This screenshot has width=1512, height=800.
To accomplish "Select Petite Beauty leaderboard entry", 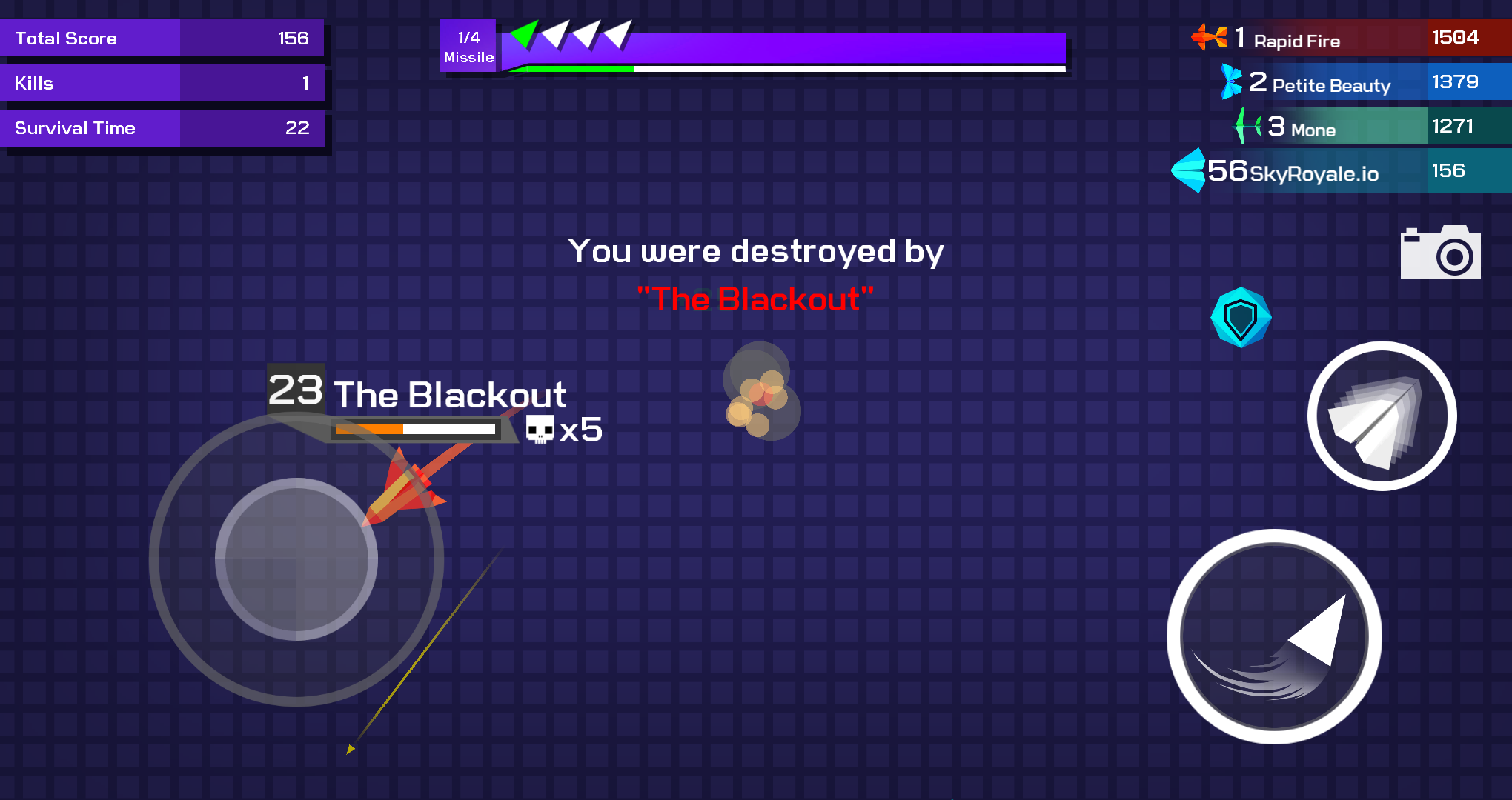I will click(x=1364, y=82).
